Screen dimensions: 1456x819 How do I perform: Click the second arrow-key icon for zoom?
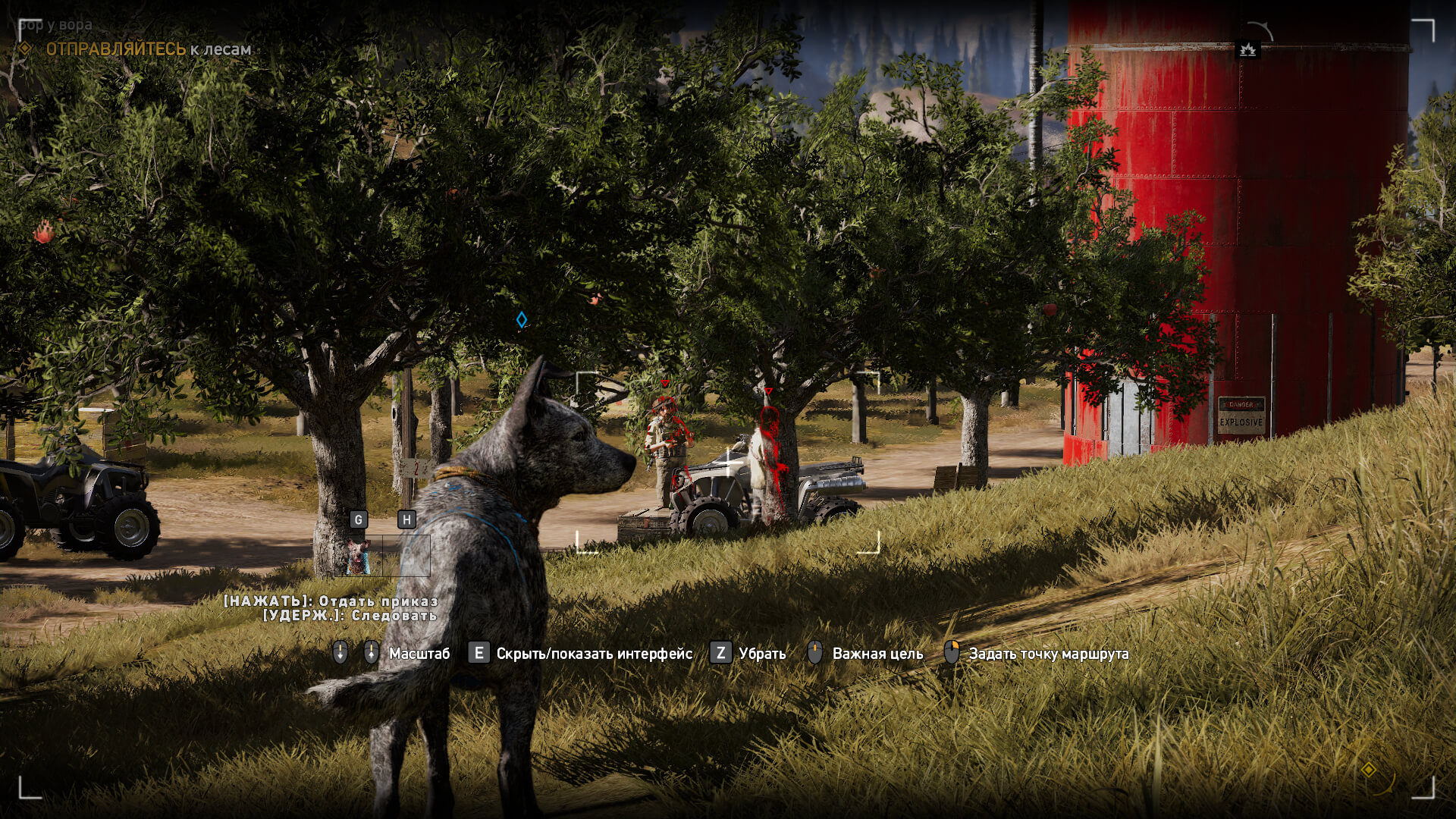click(x=370, y=651)
